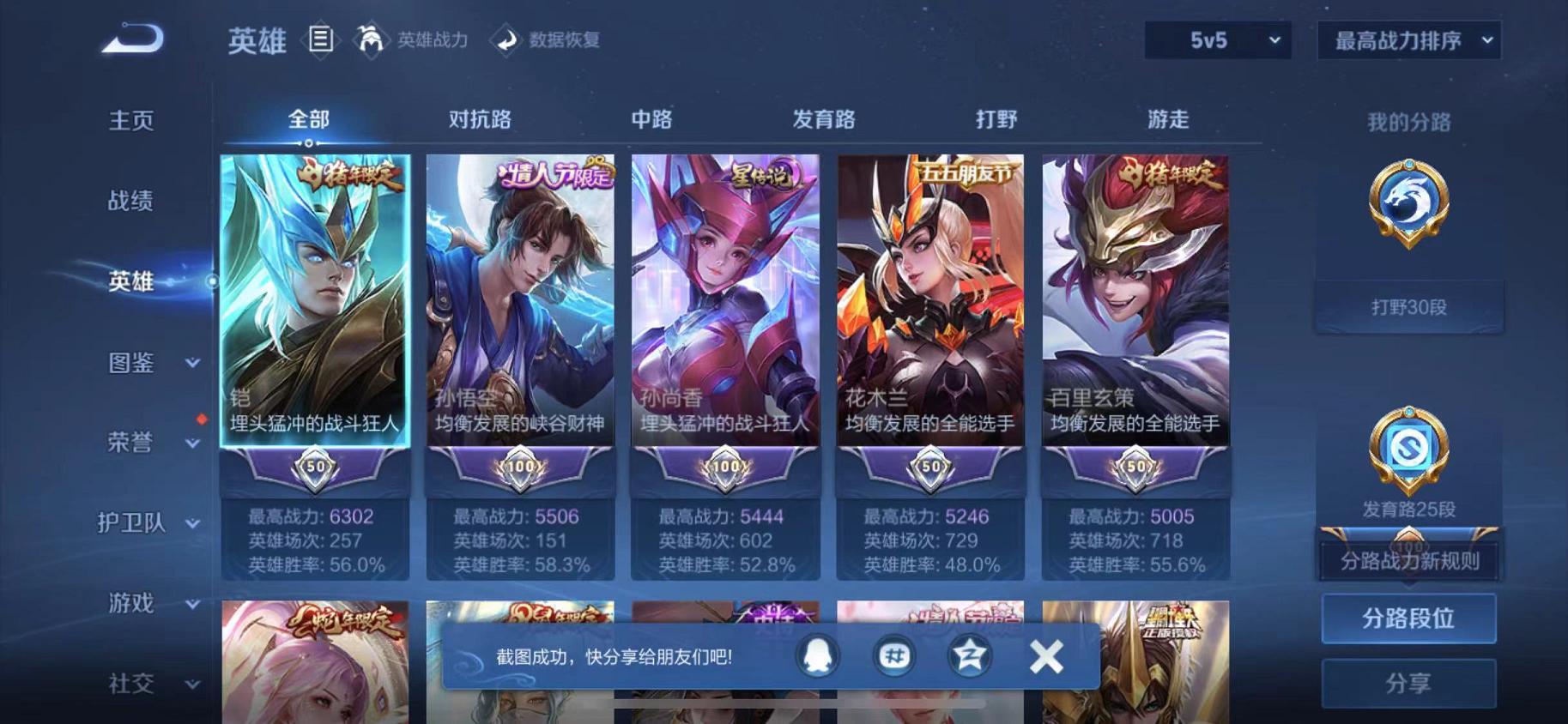1568x724 pixels.
Task: Dismiss the screenshot sharing toast with the X
Action: coord(1046,655)
